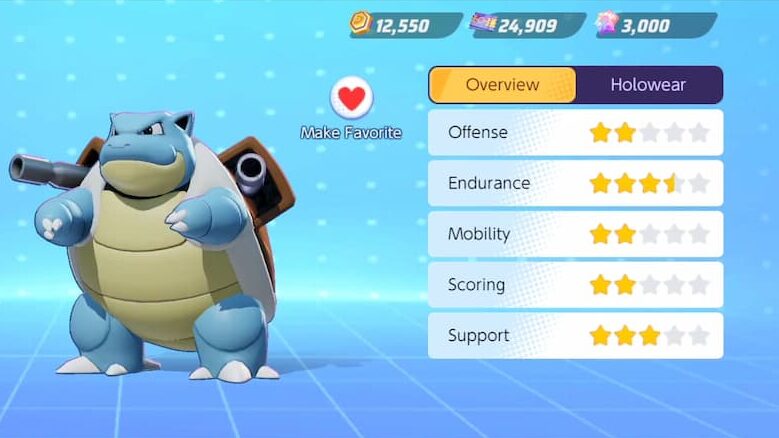
Task: Select the Support stat row
Action: tap(575, 336)
